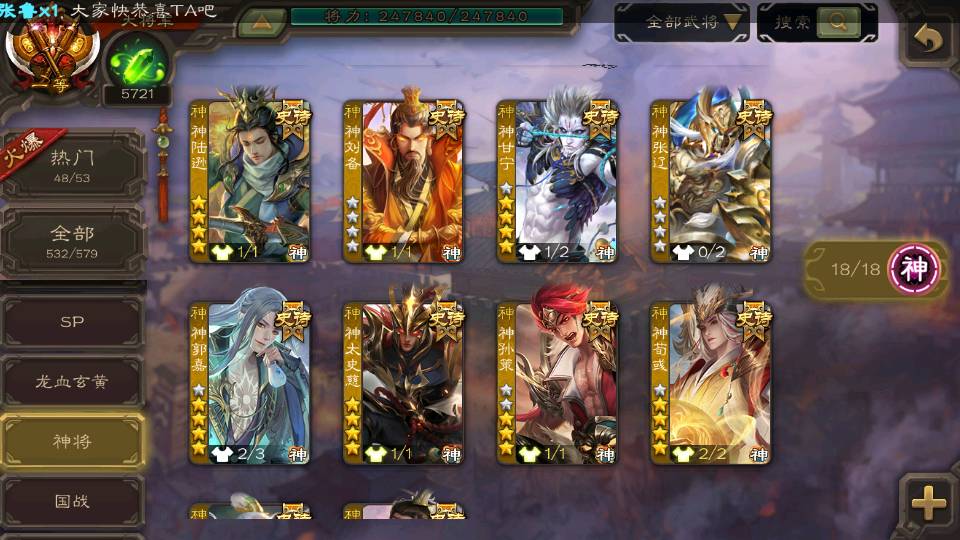Click the pink 神 collection badge
This screenshot has height=540, width=960.
(915, 268)
